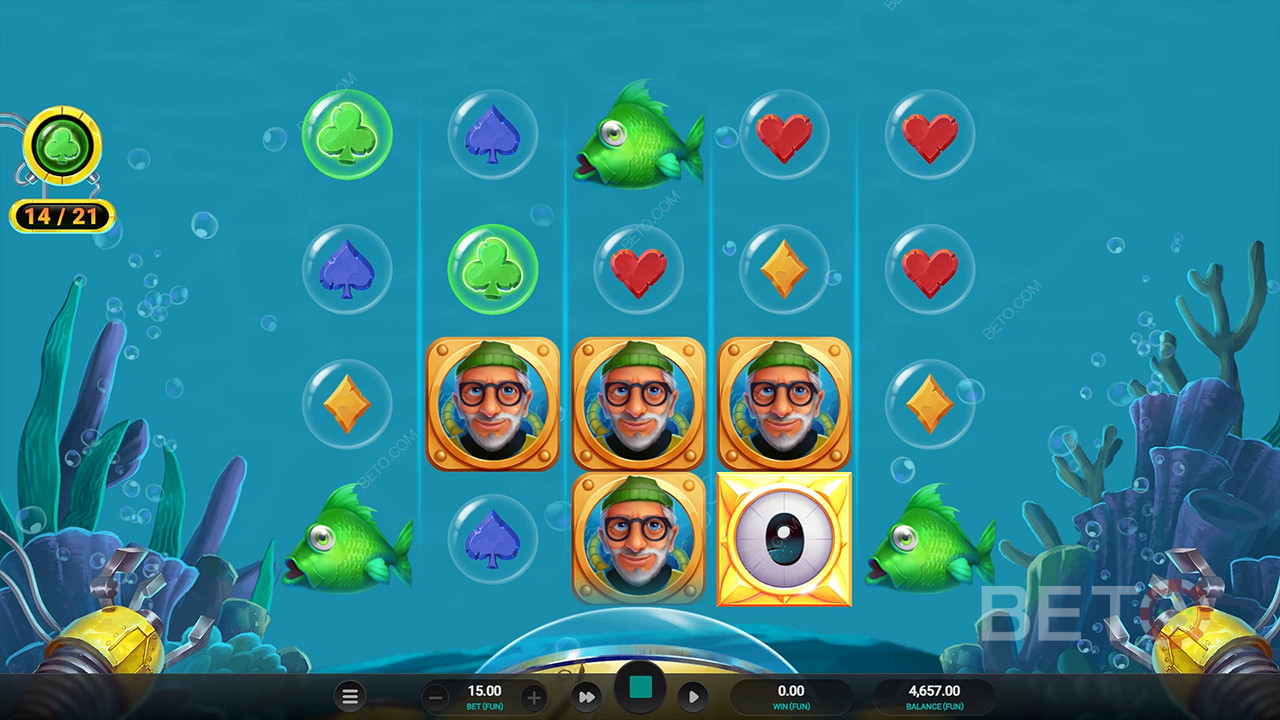This screenshot has height=720, width=1280.
Task: Decrease the bet with the minus button
Action: (x=434, y=697)
